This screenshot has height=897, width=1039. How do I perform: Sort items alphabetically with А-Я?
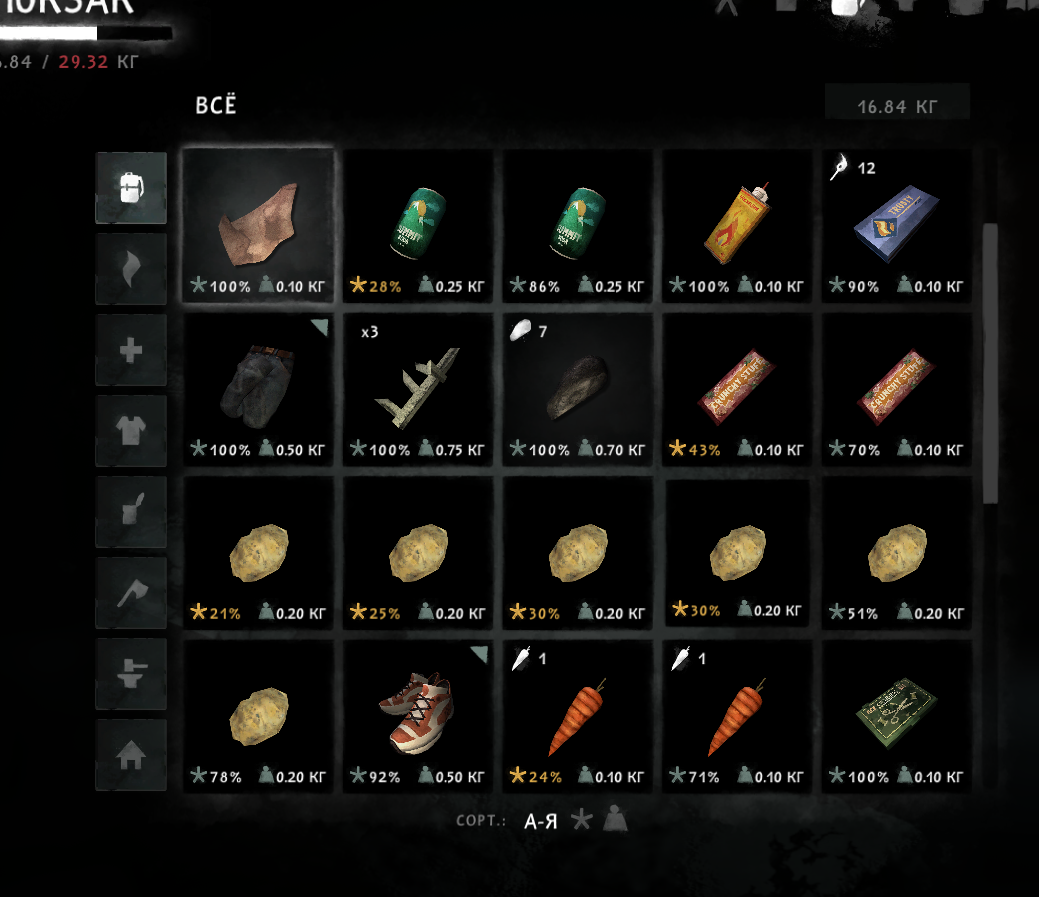point(542,822)
